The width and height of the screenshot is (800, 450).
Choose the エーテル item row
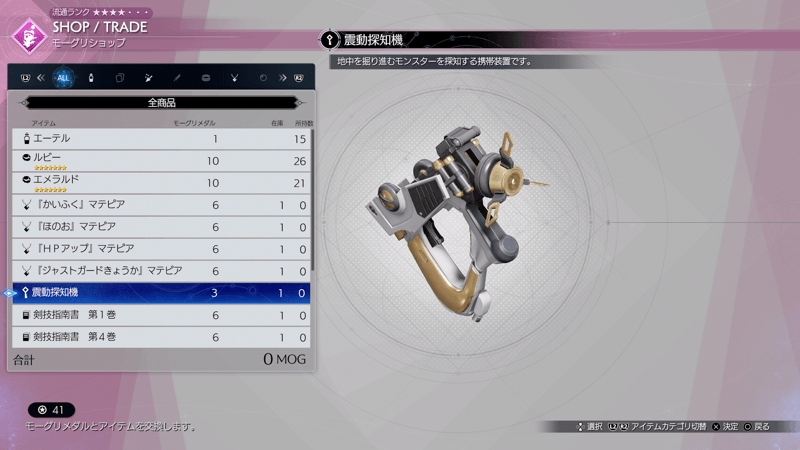160,138
